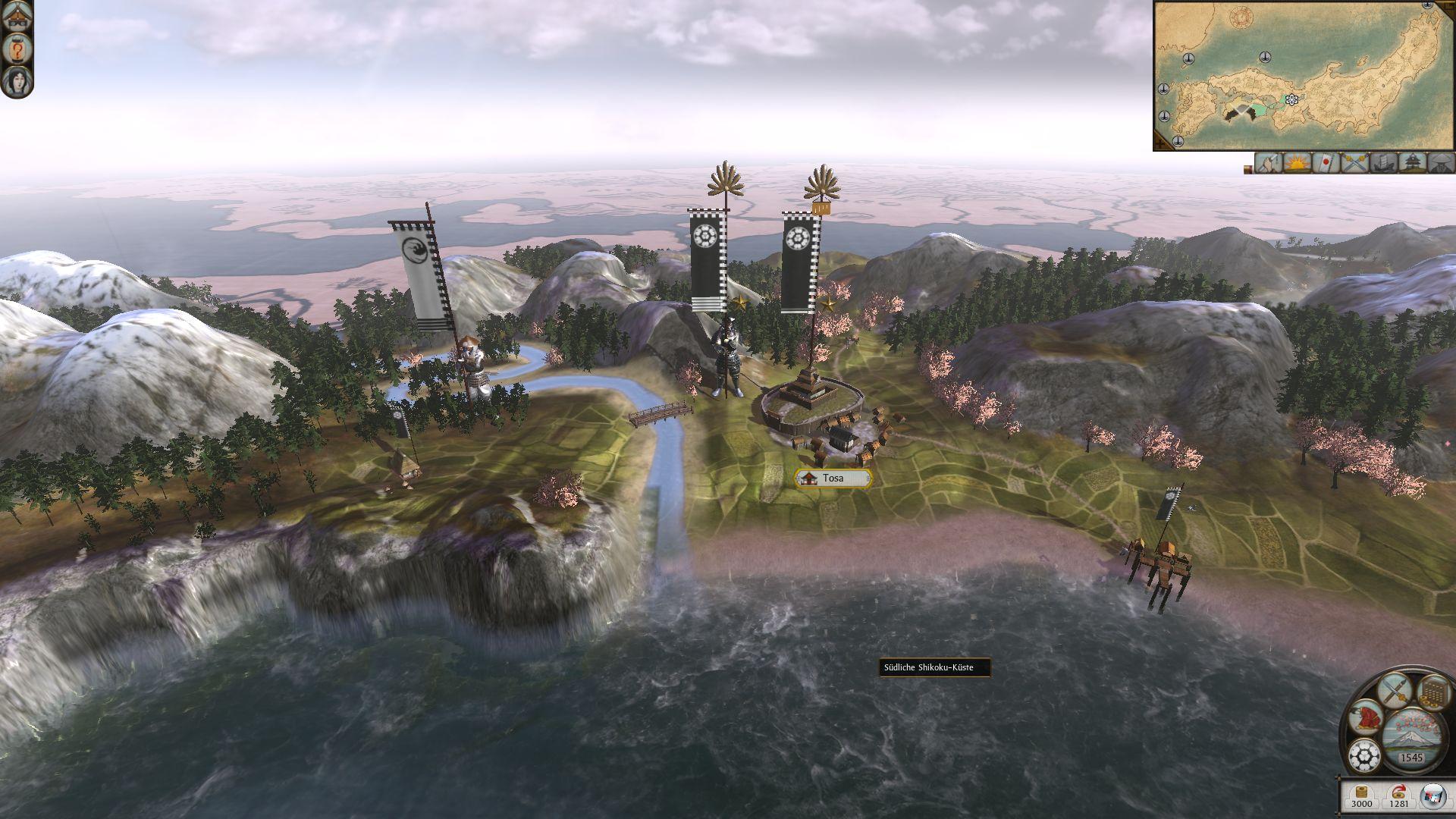Open the sword and brush panel
1456x819 pixels.
(x=1394, y=689)
